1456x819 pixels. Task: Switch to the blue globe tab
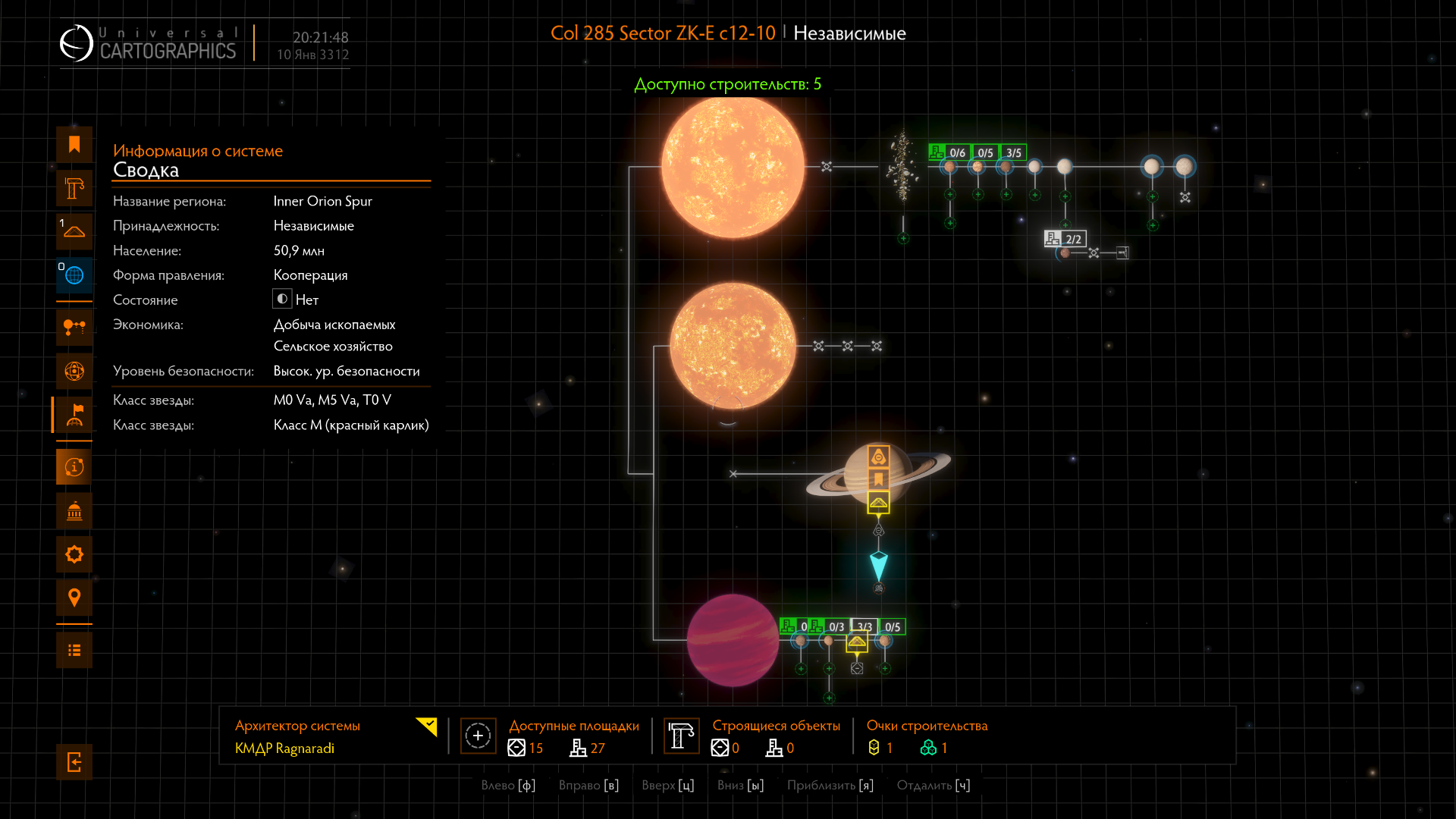pyautogui.click(x=74, y=275)
